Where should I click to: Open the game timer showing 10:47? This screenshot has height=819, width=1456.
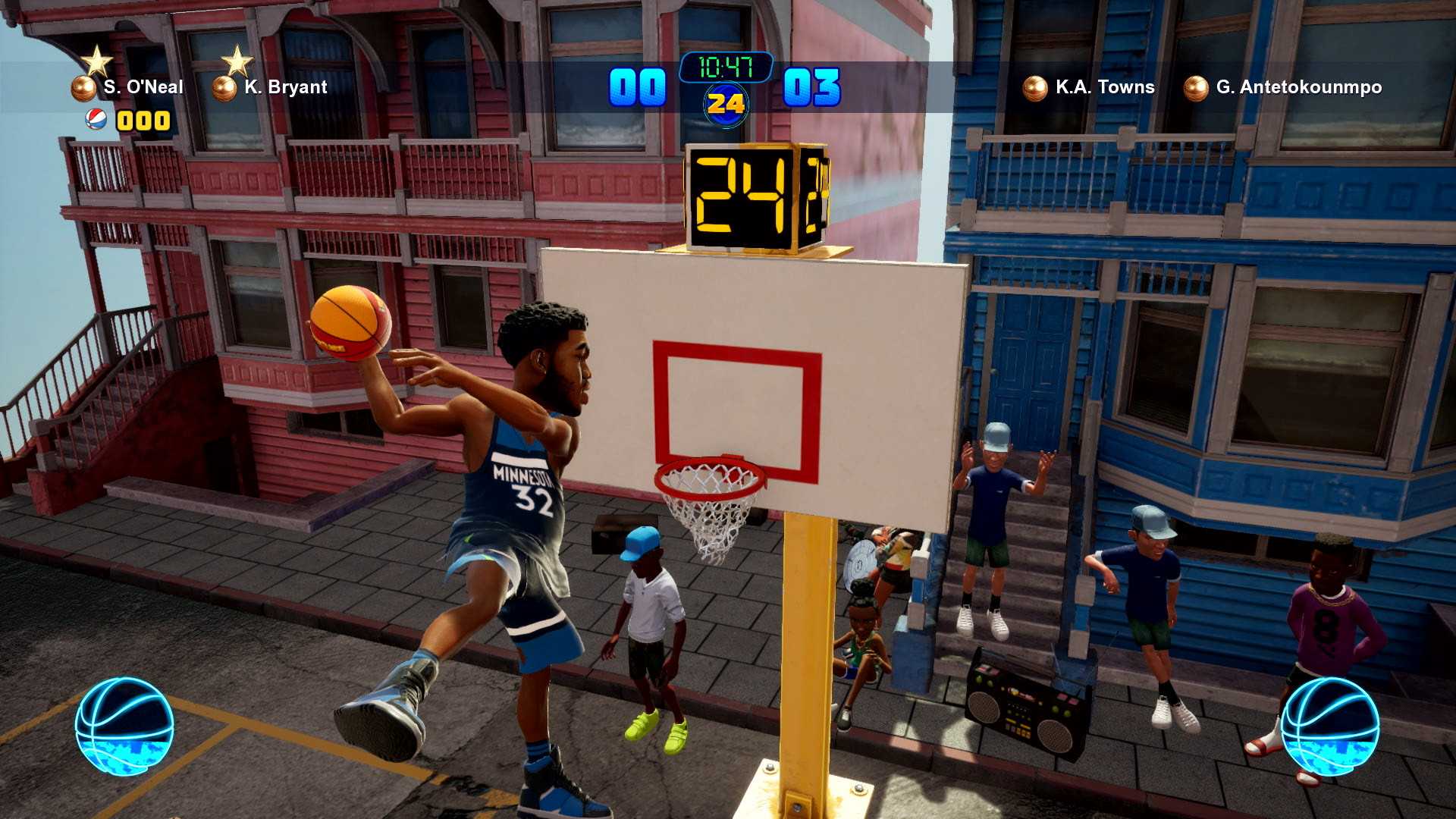726,66
